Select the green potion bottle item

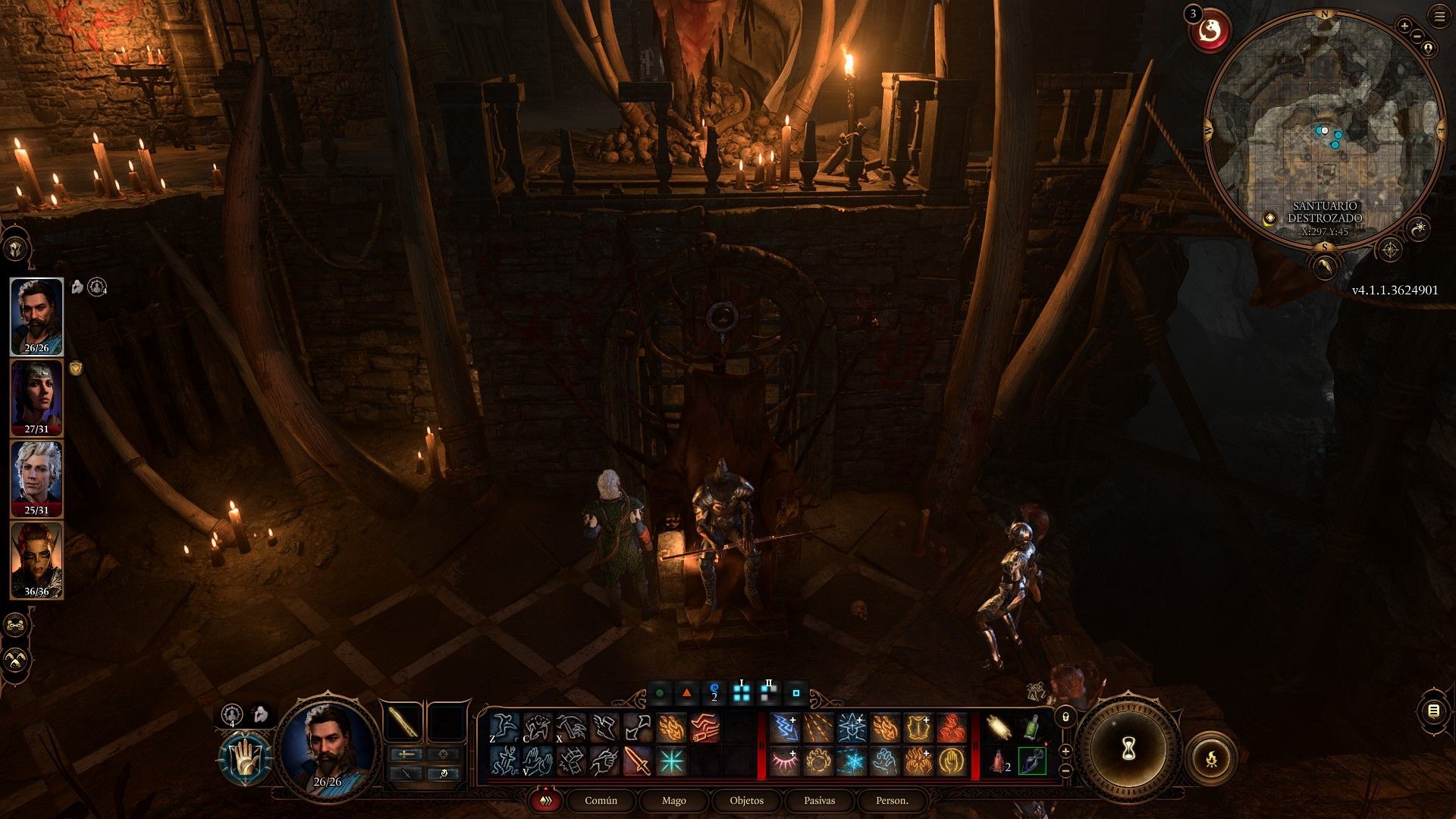click(x=1031, y=729)
